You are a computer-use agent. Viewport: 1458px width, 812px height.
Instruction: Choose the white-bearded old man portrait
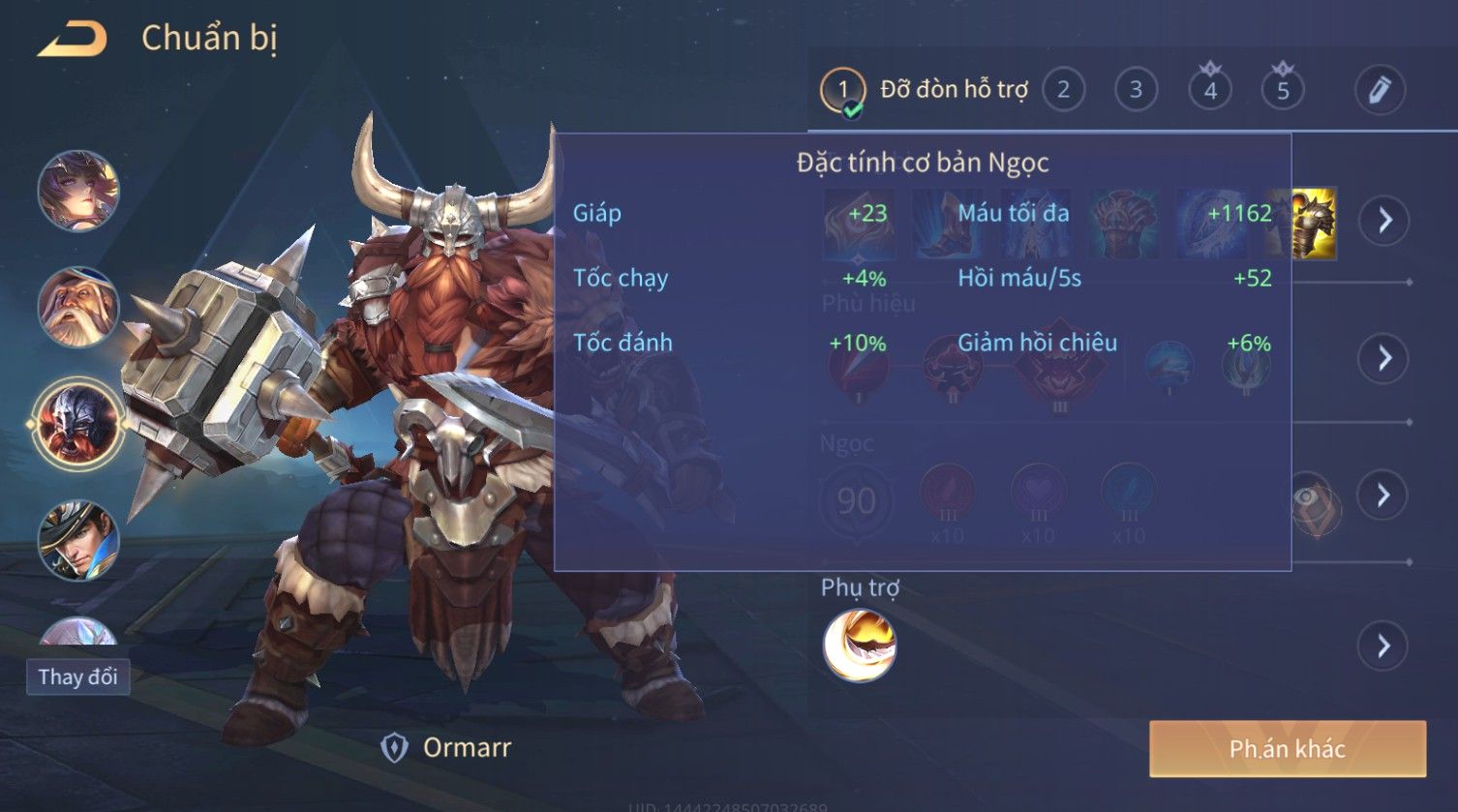click(x=78, y=308)
